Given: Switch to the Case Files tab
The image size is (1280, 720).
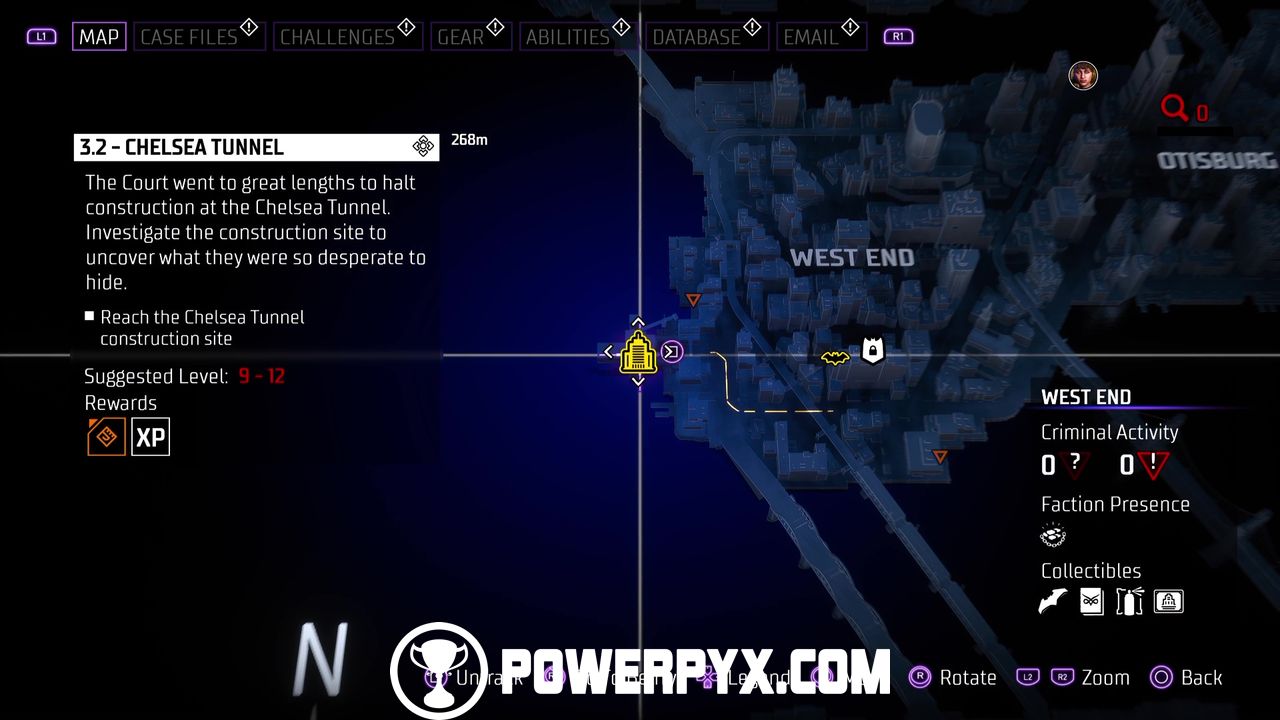Looking at the screenshot, I should click(189, 37).
